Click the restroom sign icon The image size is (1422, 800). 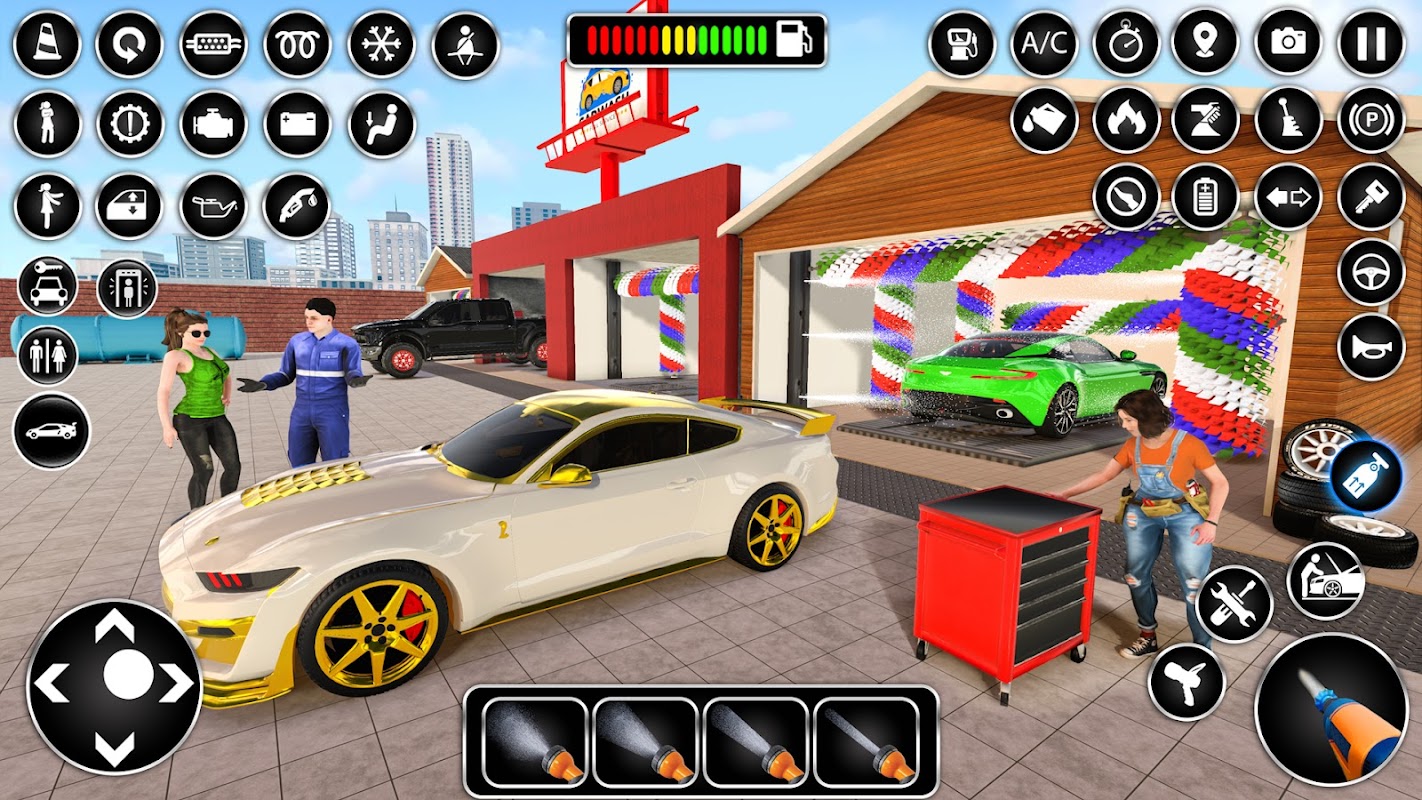[47, 356]
